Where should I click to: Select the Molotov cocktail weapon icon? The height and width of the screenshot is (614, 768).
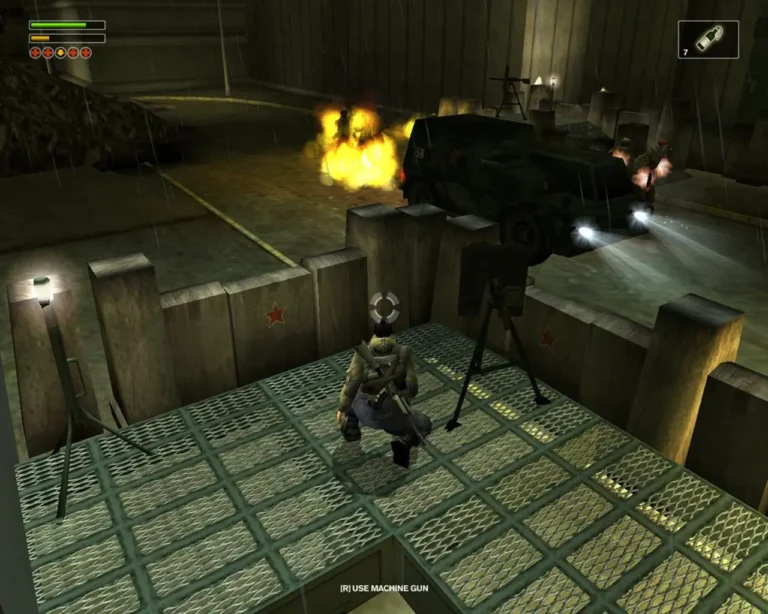(713, 38)
